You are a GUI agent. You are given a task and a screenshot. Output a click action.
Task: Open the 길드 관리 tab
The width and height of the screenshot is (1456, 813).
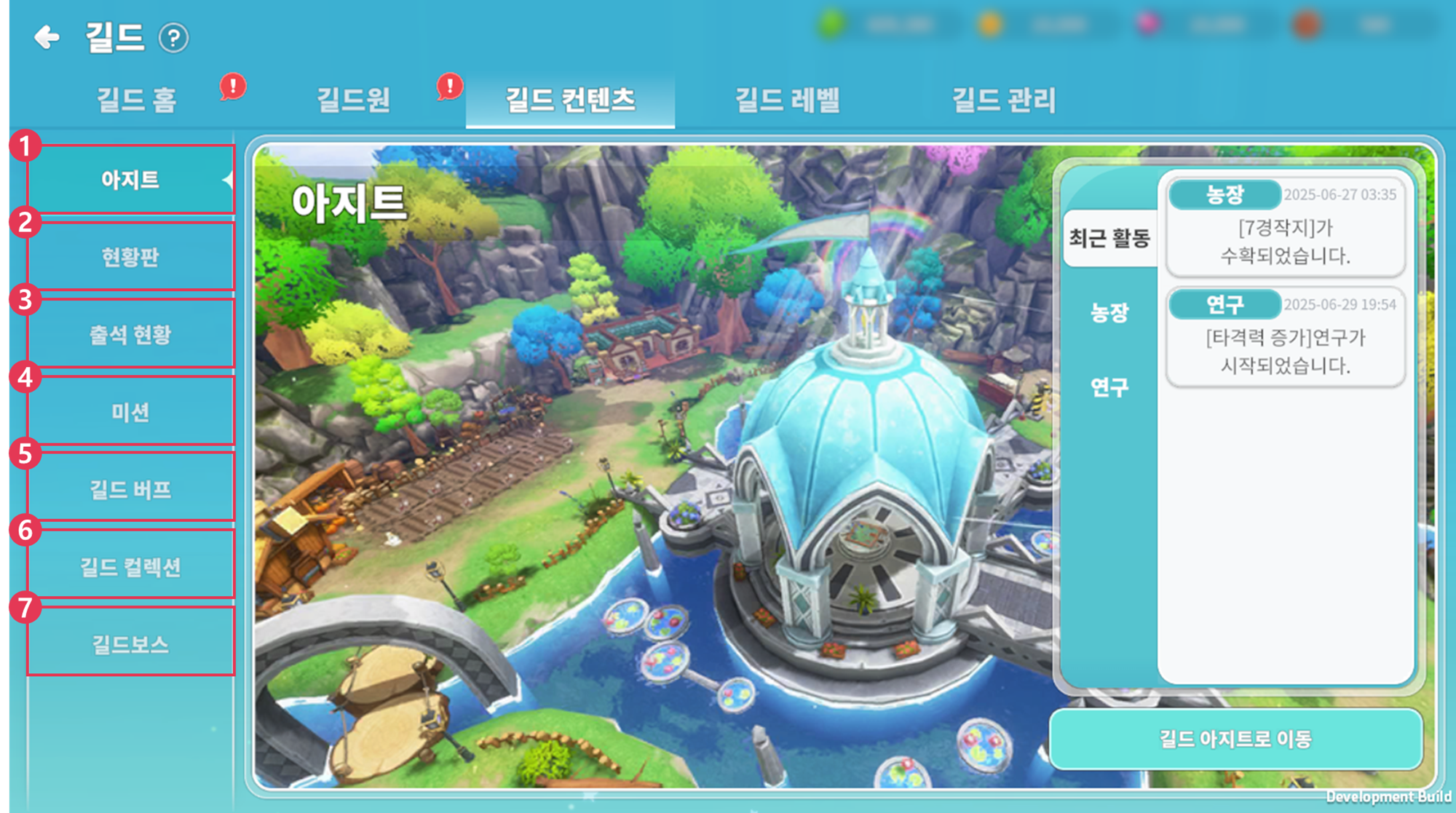click(1004, 100)
